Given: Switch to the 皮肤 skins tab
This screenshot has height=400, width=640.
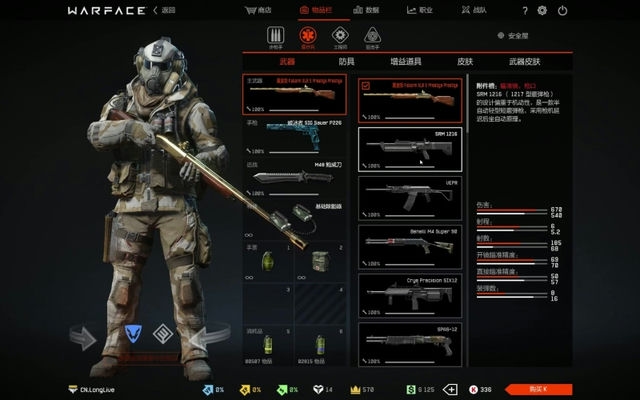Looking at the screenshot, I should coord(464,61).
